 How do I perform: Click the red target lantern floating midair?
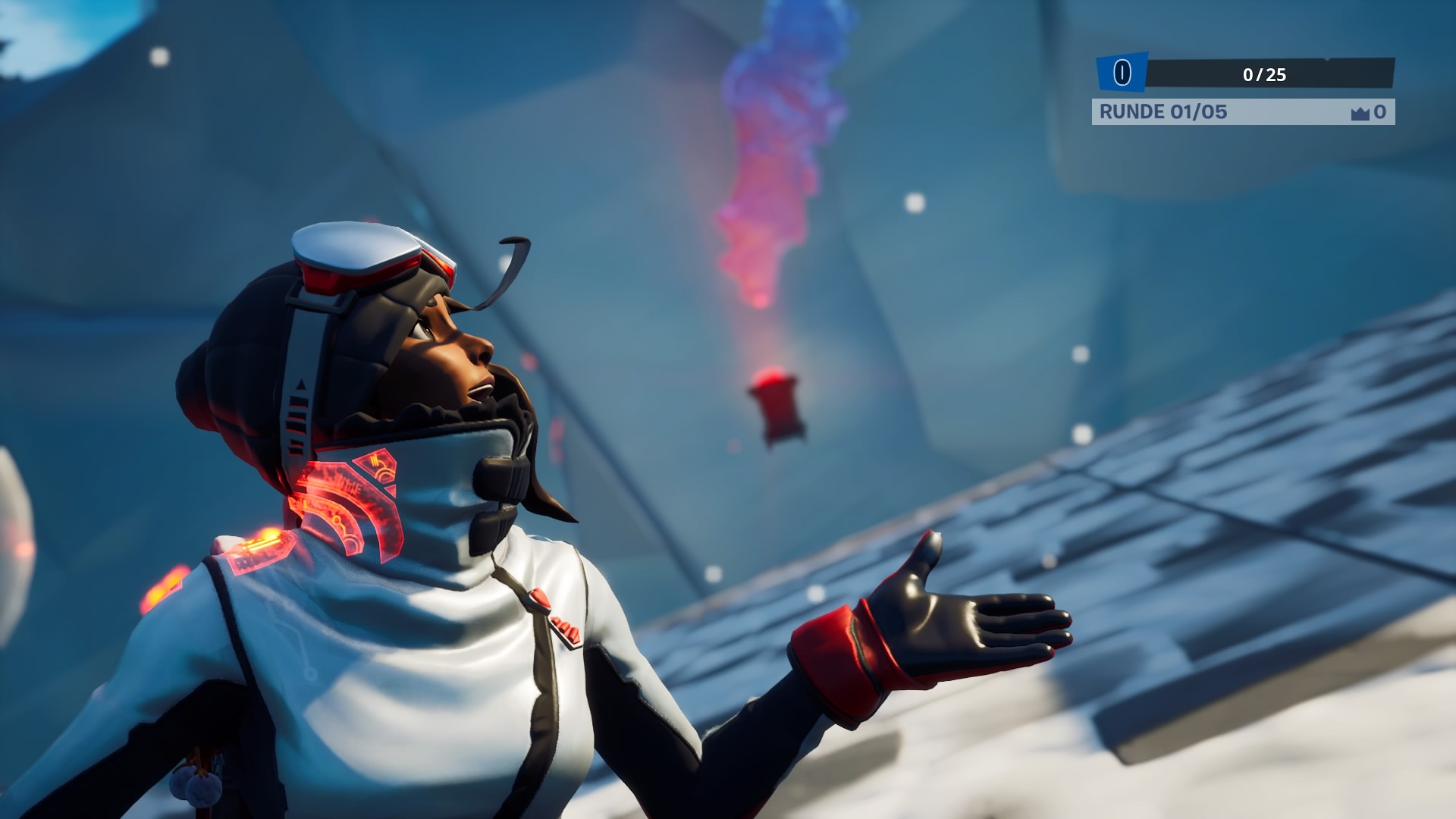(775, 403)
